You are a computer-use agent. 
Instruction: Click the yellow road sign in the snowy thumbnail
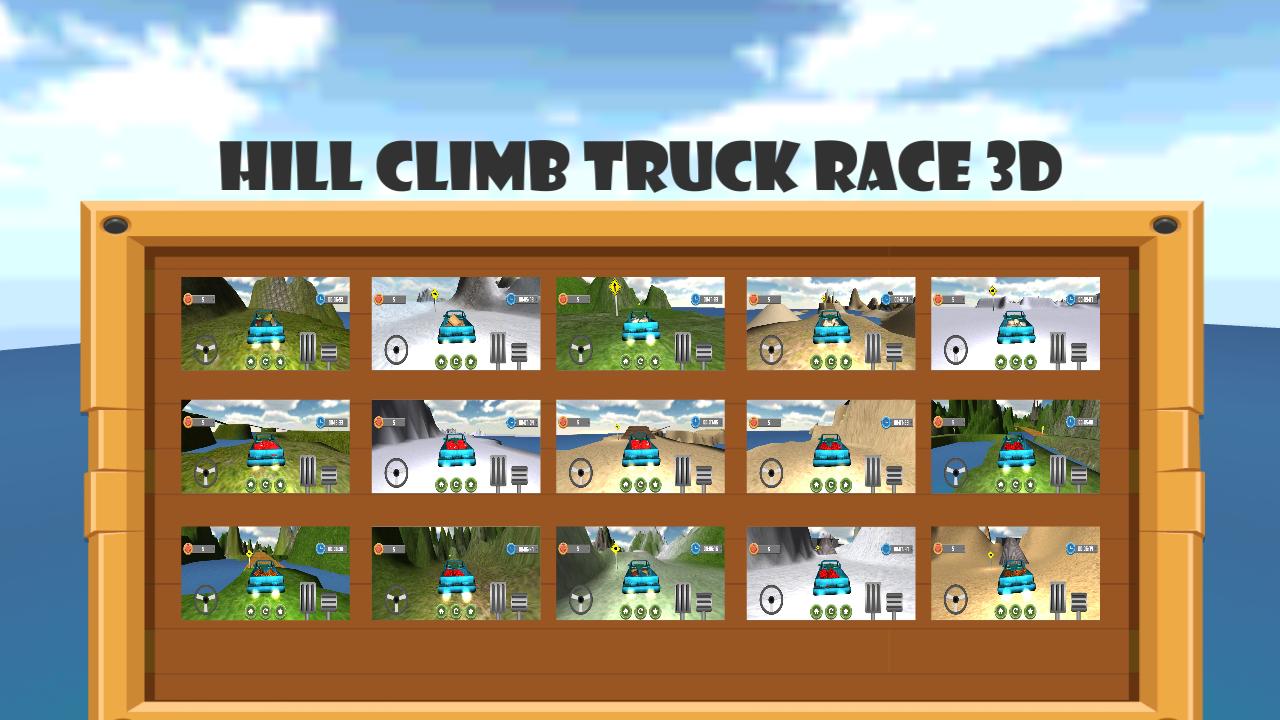coord(433,293)
